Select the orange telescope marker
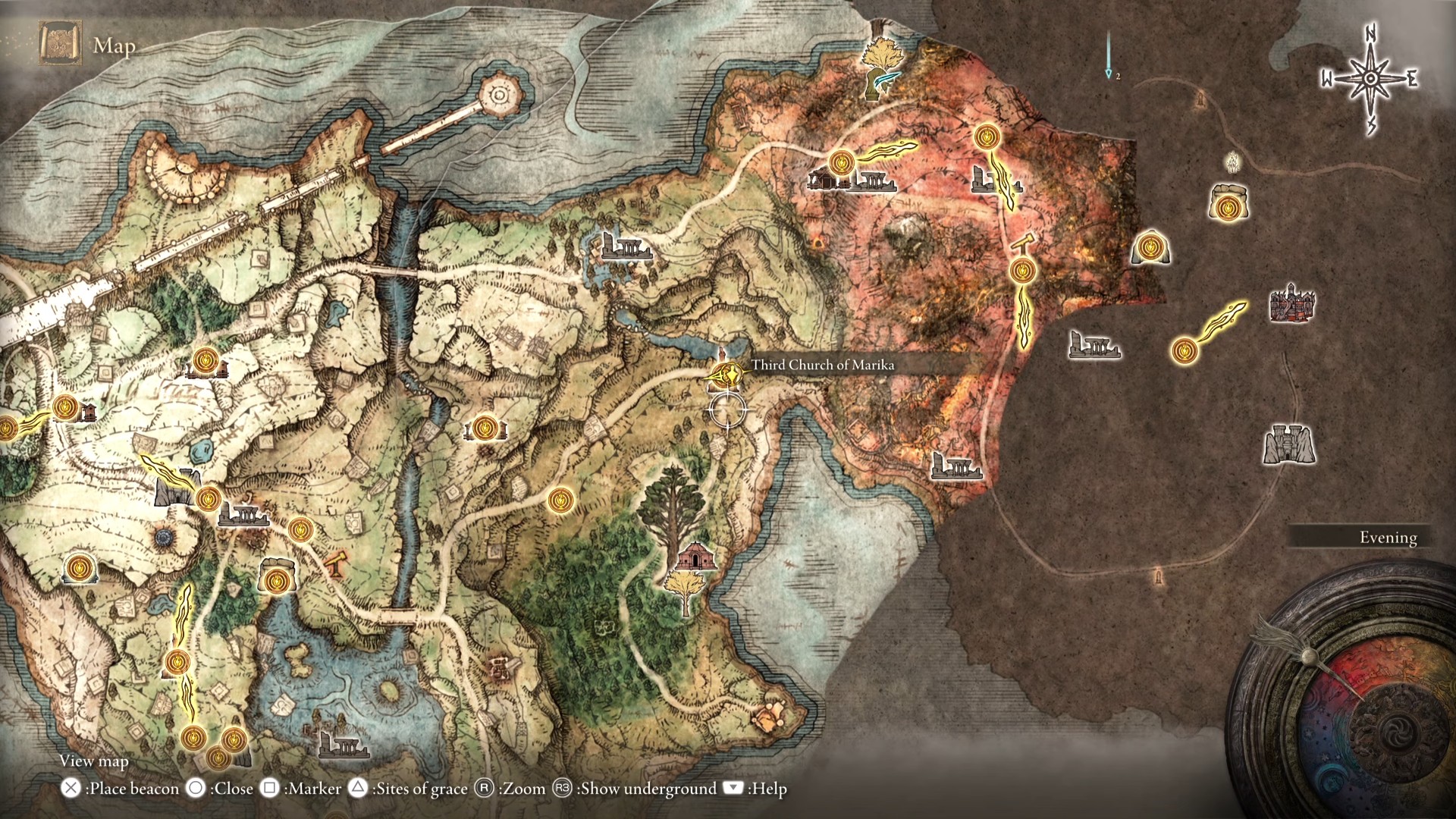Viewport: 1456px width, 819px height. pos(336,563)
